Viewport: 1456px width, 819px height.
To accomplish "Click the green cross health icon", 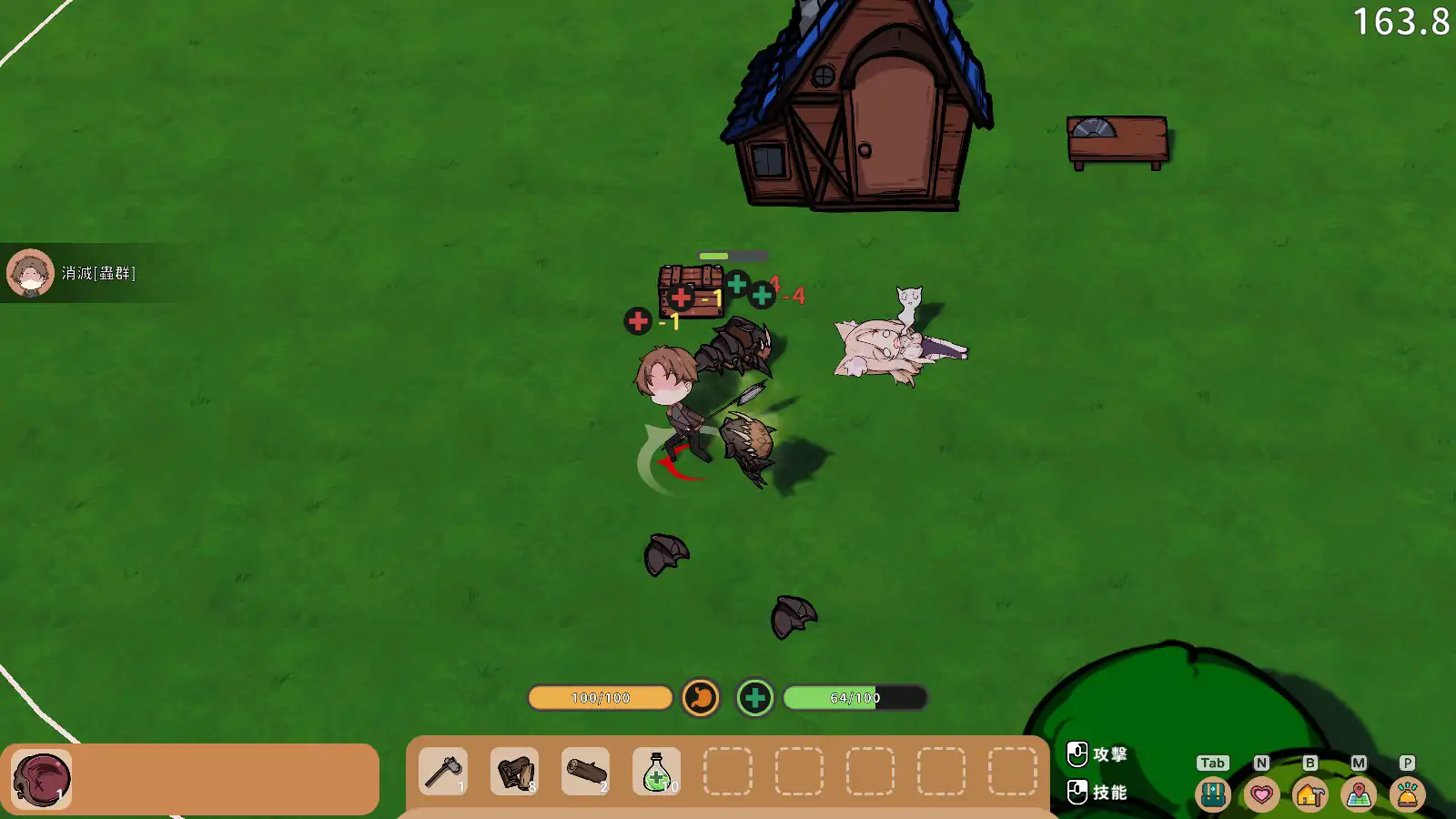I will 754,698.
